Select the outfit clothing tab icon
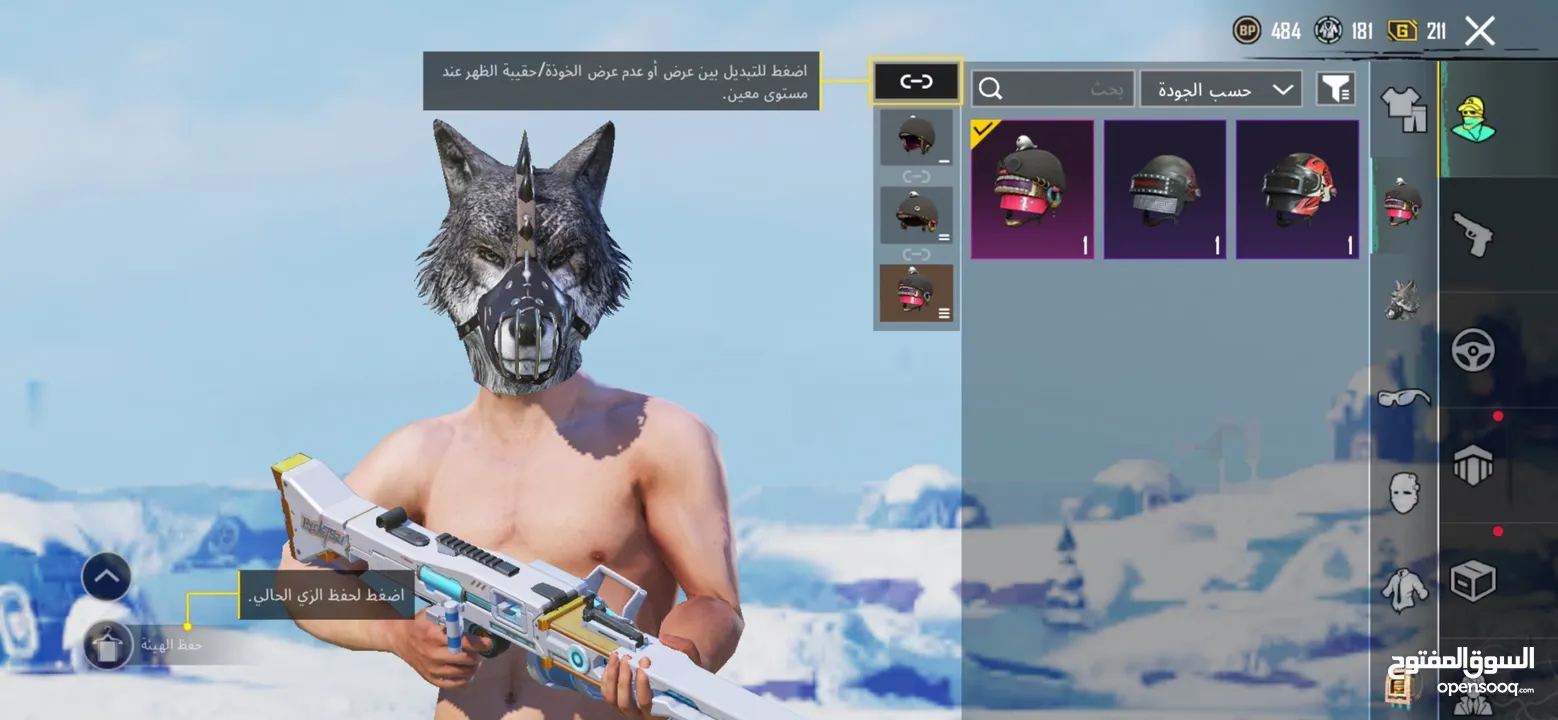Screen dimensions: 1558x720 [1404, 110]
